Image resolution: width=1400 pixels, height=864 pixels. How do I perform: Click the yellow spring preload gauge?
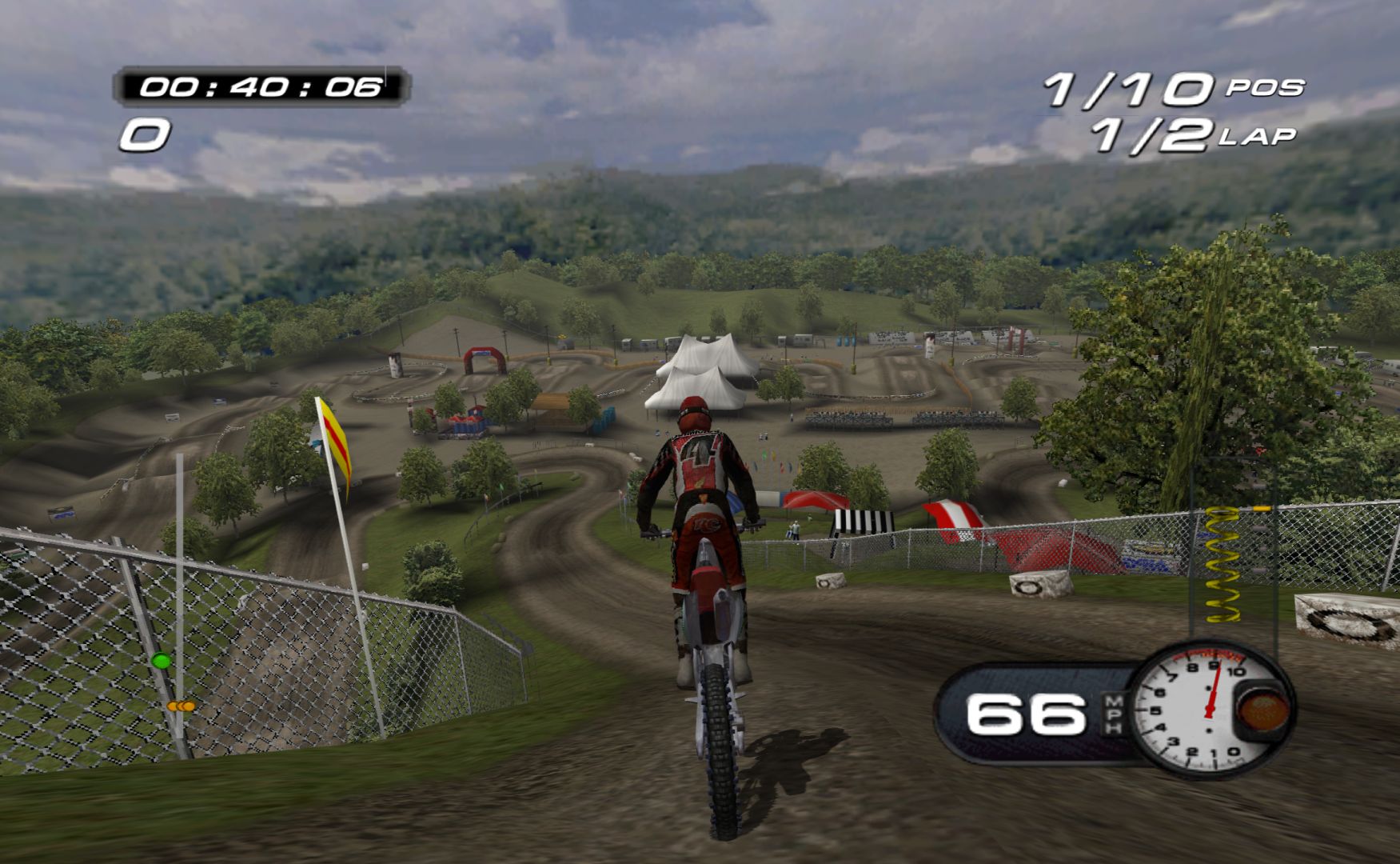tap(1221, 564)
